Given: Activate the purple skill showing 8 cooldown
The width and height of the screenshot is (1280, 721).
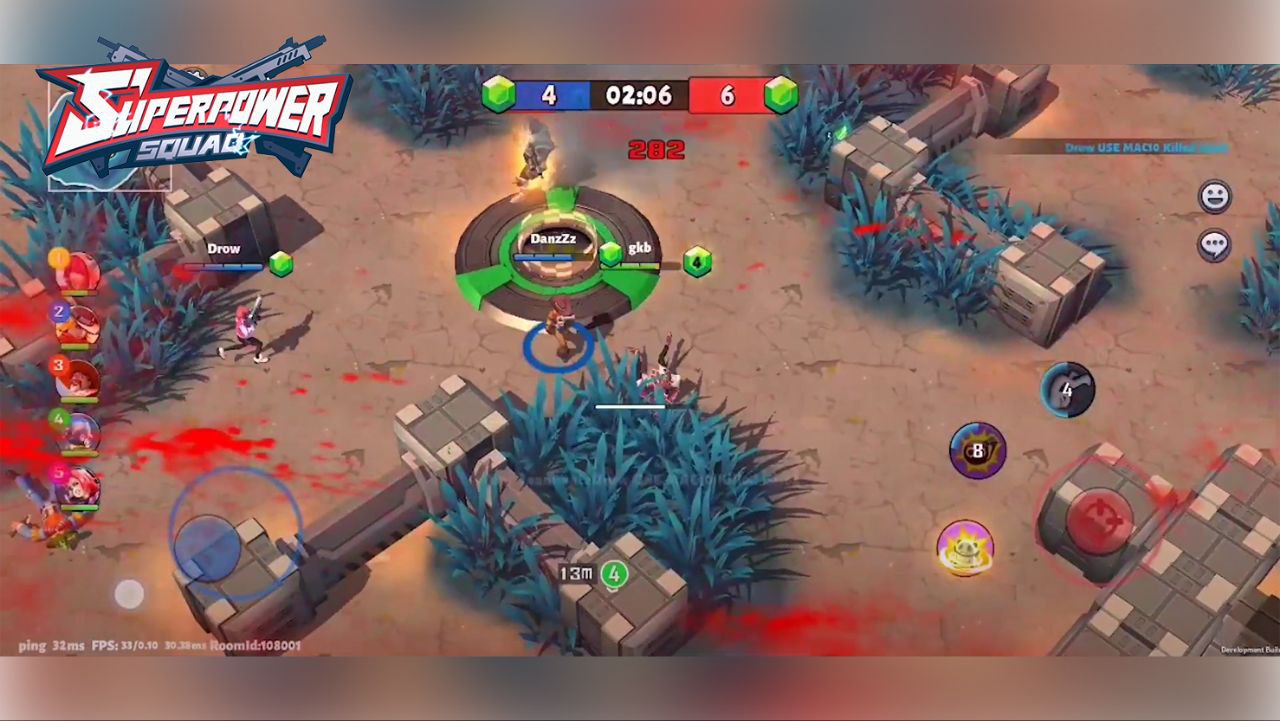Looking at the screenshot, I should 977,451.
